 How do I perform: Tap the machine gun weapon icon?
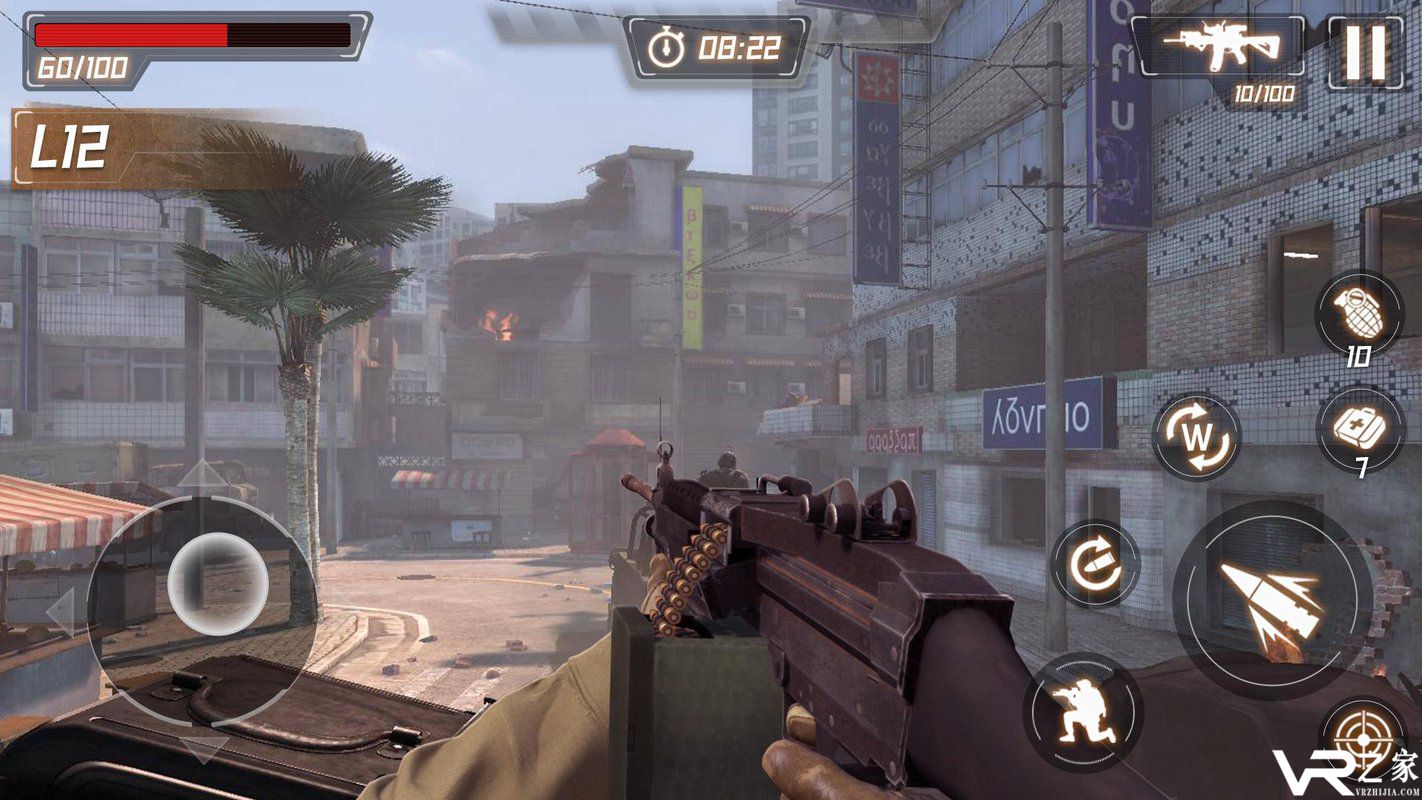point(1222,46)
